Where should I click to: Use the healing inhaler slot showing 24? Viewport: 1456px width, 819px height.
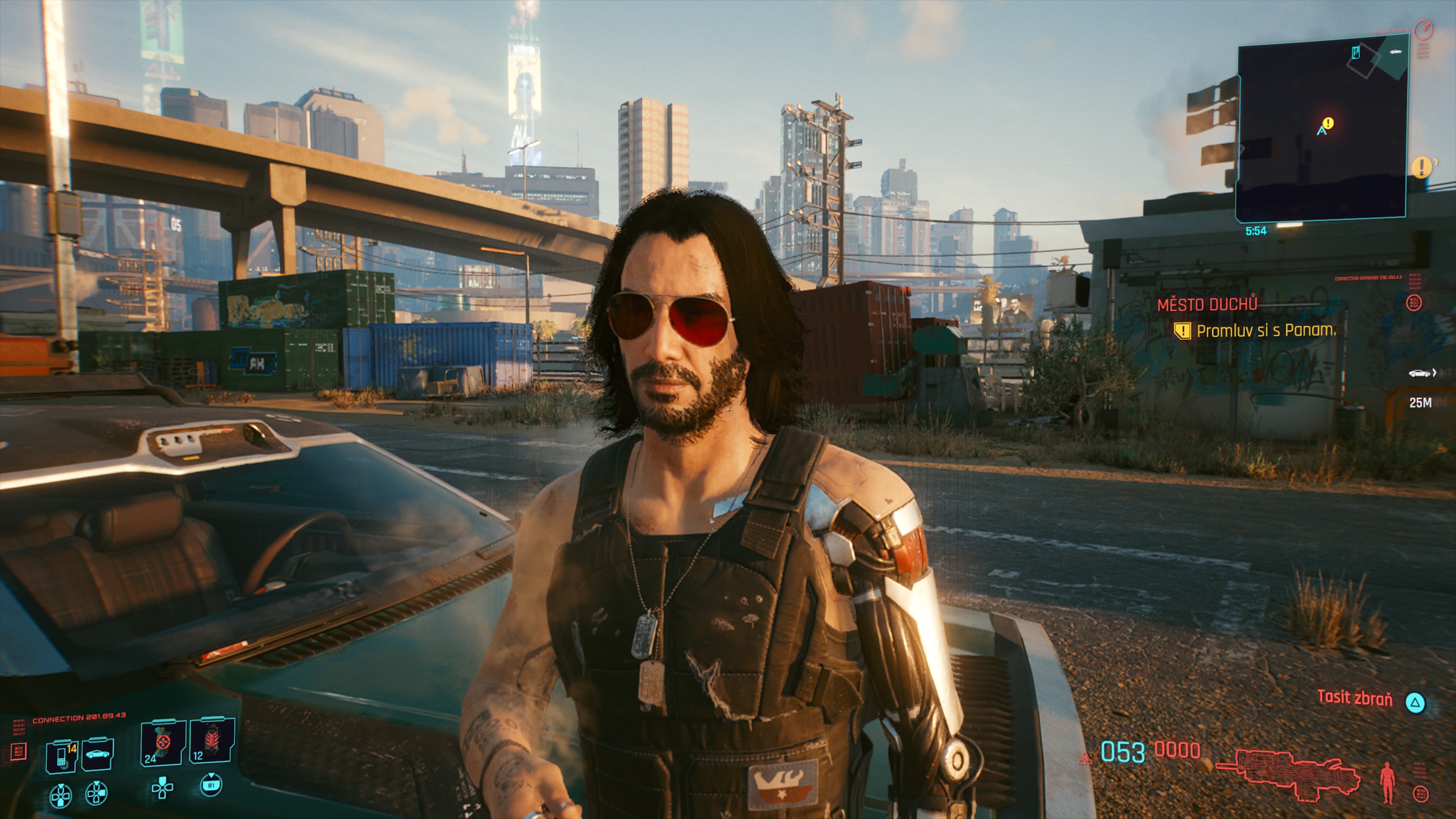click(163, 743)
